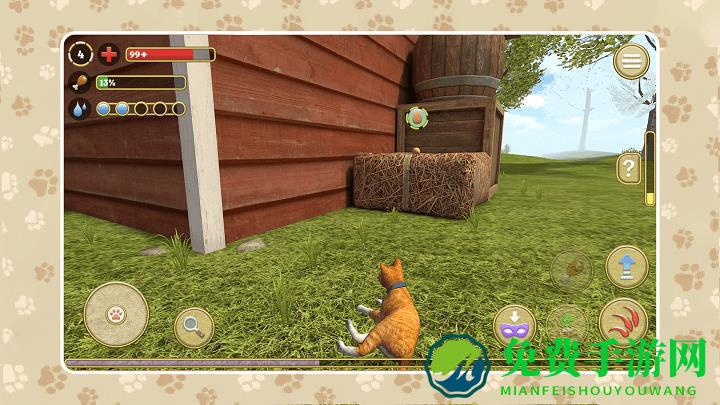
Task: Tap the purple mask sneak button
Action: tap(515, 326)
